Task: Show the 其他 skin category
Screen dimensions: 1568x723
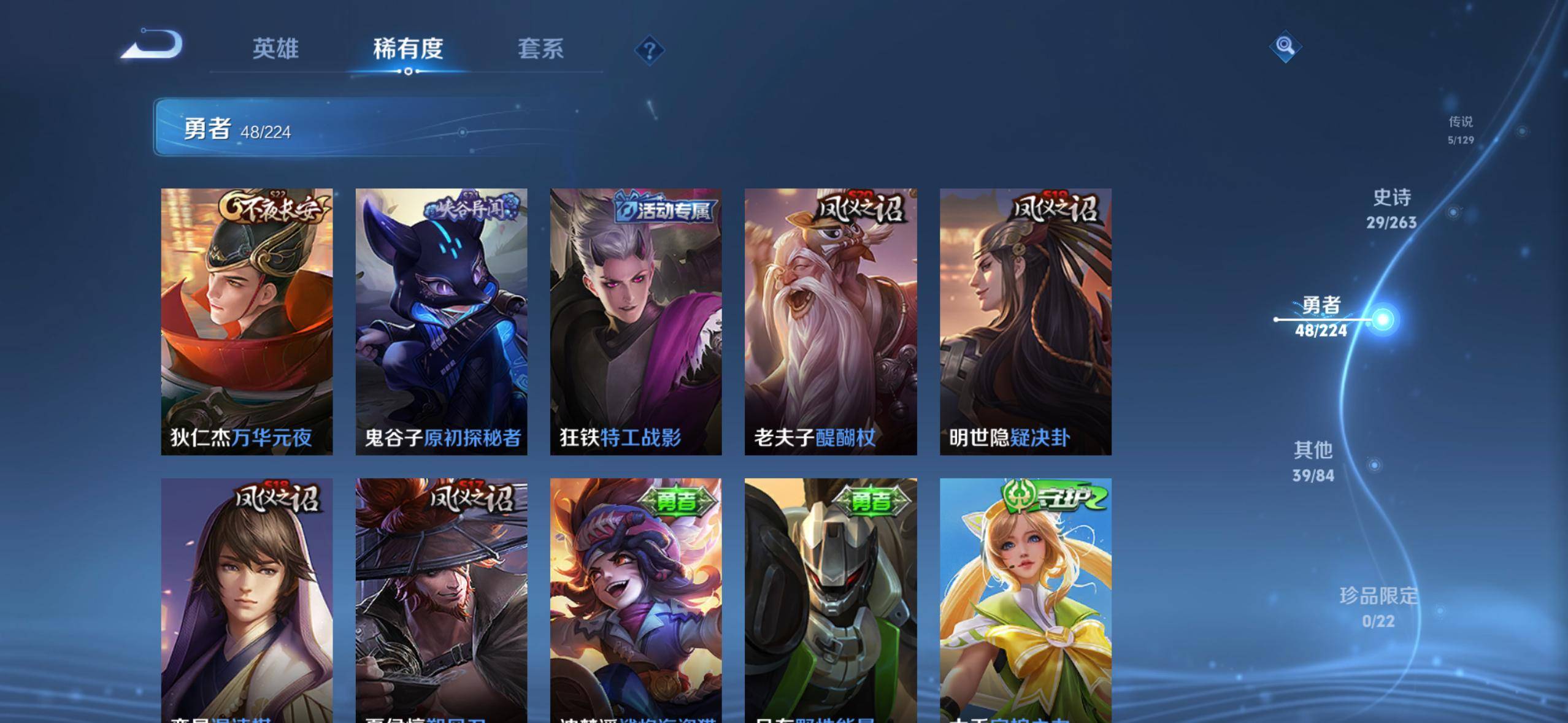Action: [1313, 461]
